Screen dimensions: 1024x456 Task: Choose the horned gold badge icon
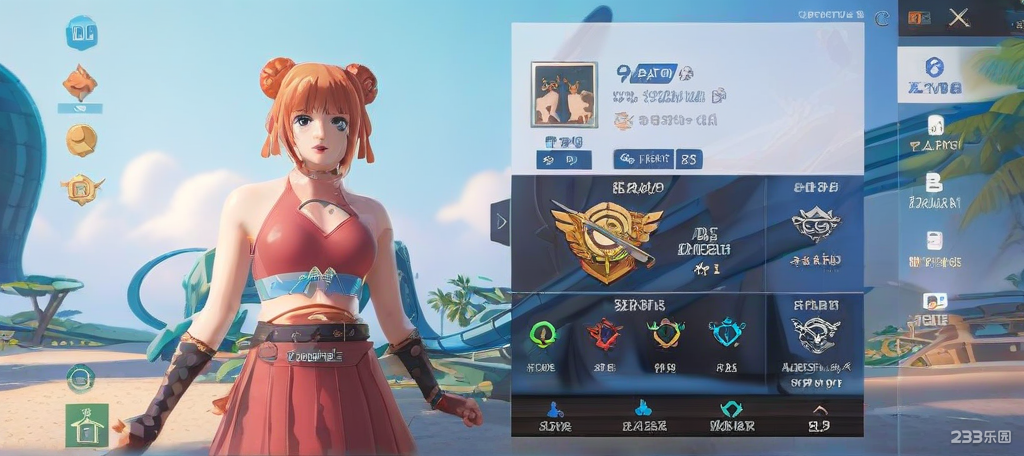(665, 333)
